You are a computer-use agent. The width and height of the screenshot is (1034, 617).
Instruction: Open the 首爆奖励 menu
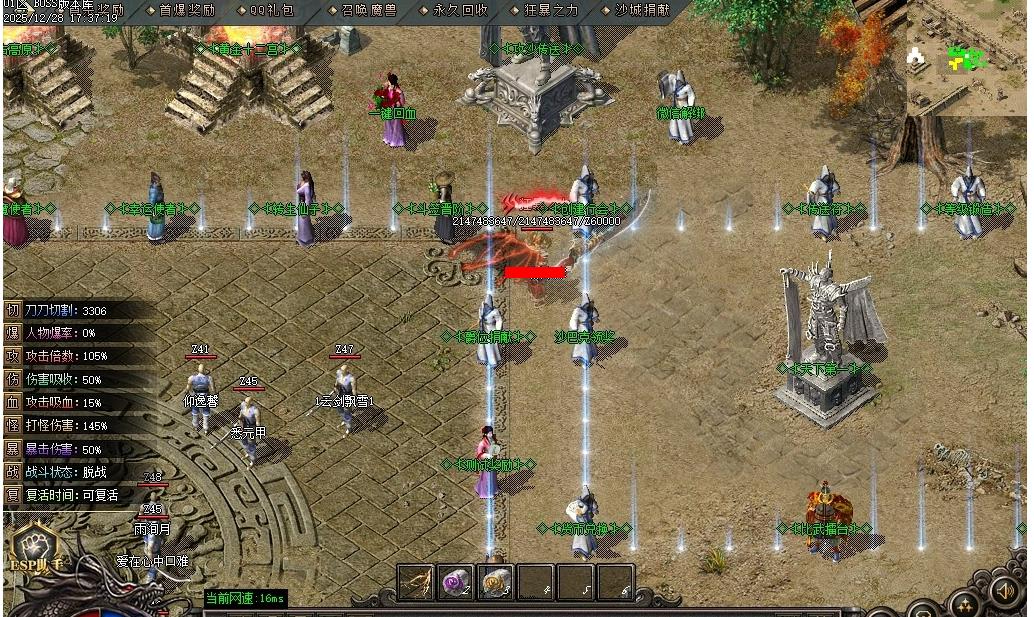coord(185,10)
